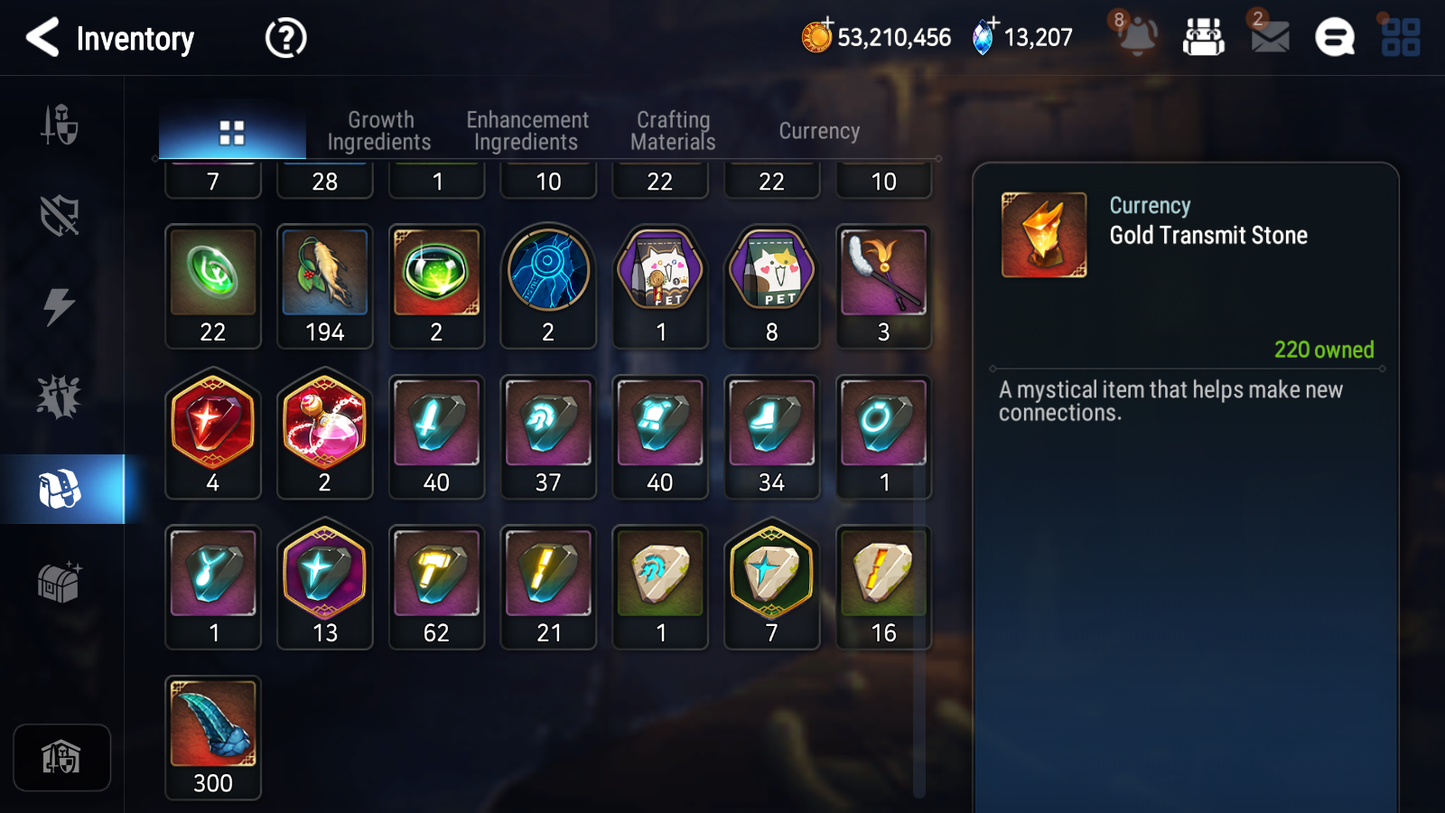This screenshot has height=813, width=1445.
Task: Add more gold with the coin icon
Action: pyautogui.click(x=817, y=37)
